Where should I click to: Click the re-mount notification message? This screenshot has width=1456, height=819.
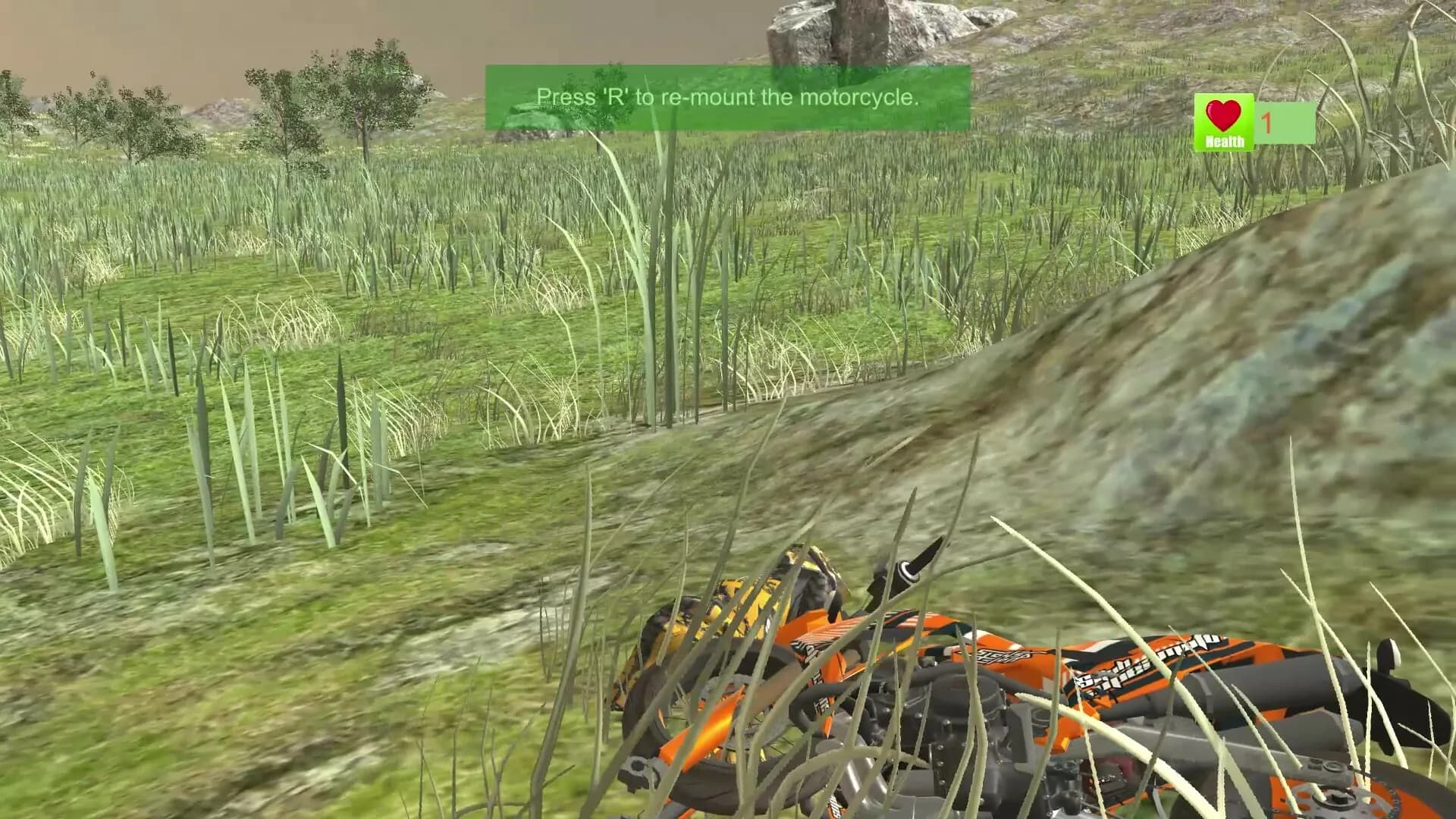726,97
